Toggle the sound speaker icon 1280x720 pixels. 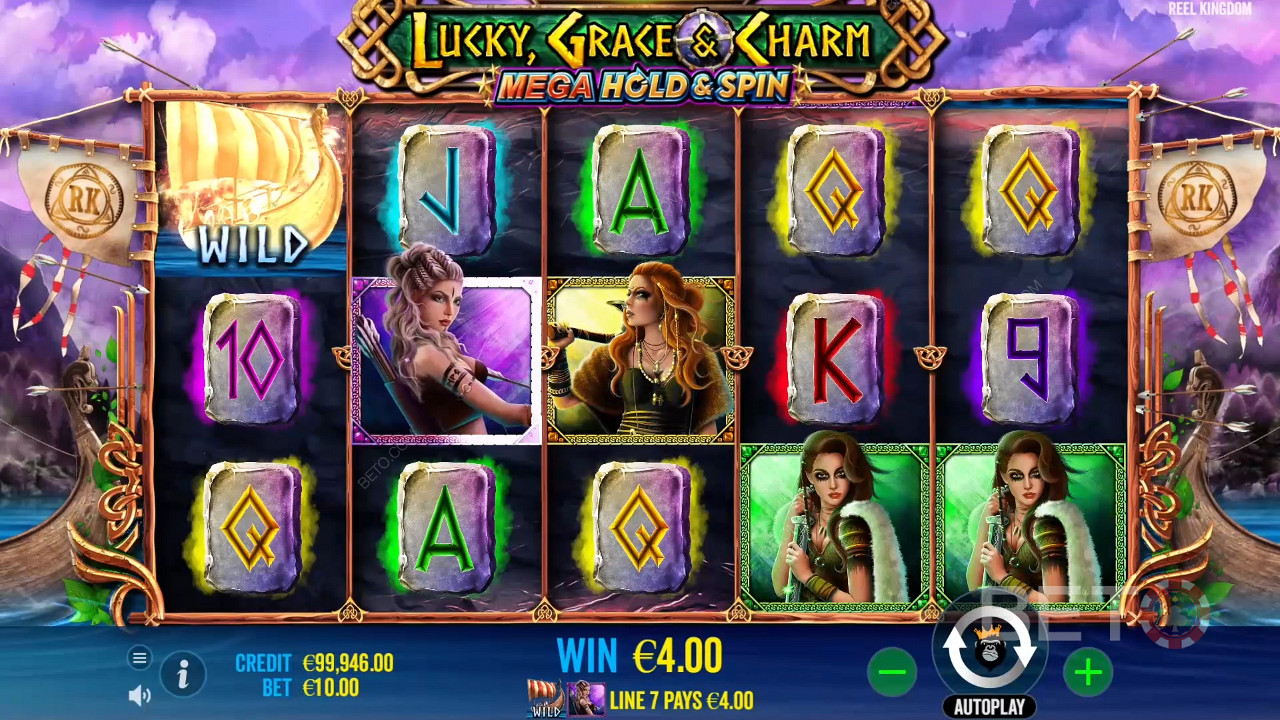tap(140, 695)
